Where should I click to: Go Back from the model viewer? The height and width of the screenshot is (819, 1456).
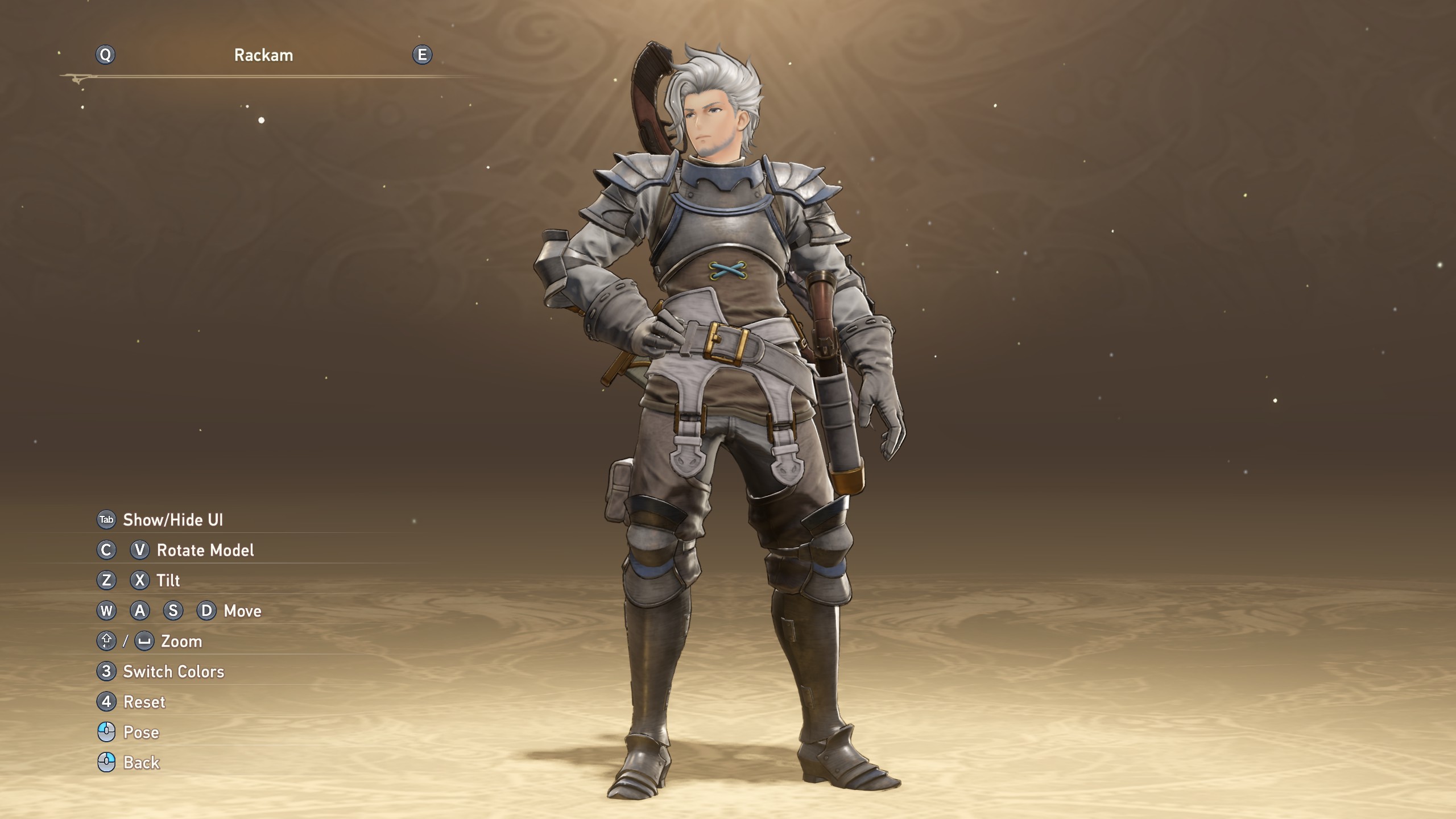141,763
